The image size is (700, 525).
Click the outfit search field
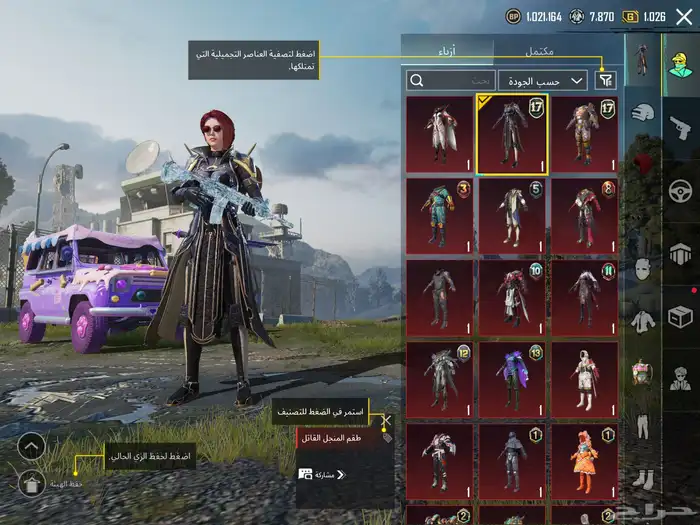tap(451, 80)
